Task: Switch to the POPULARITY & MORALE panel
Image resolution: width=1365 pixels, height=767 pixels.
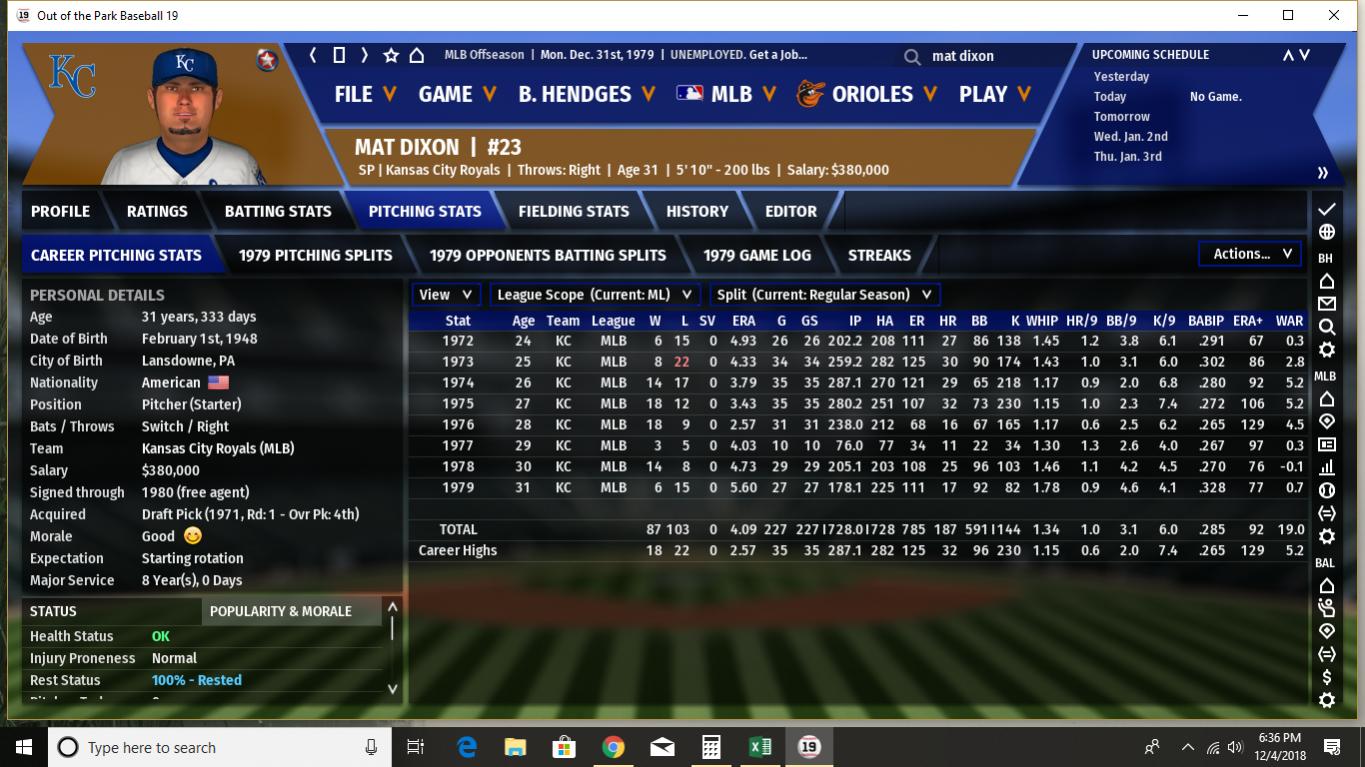Action: click(280, 611)
